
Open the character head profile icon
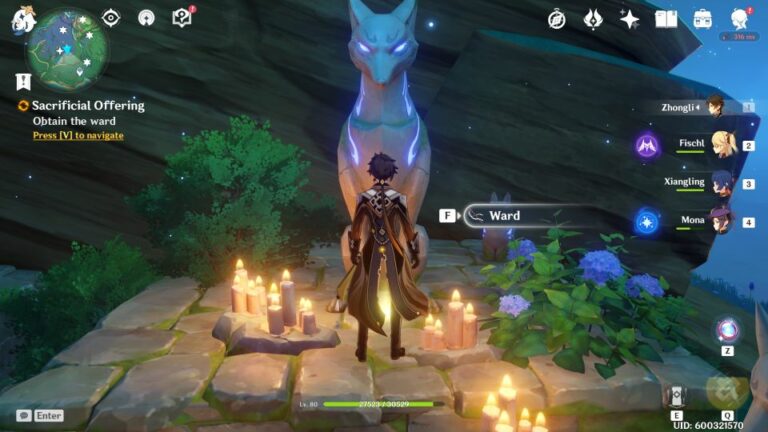tap(740, 19)
